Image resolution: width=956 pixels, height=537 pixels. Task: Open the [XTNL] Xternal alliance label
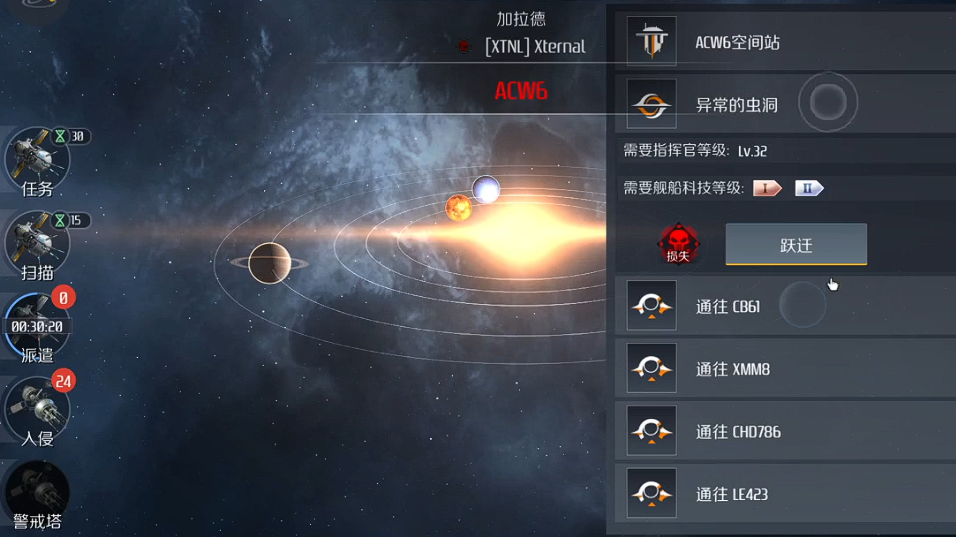(534, 46)
